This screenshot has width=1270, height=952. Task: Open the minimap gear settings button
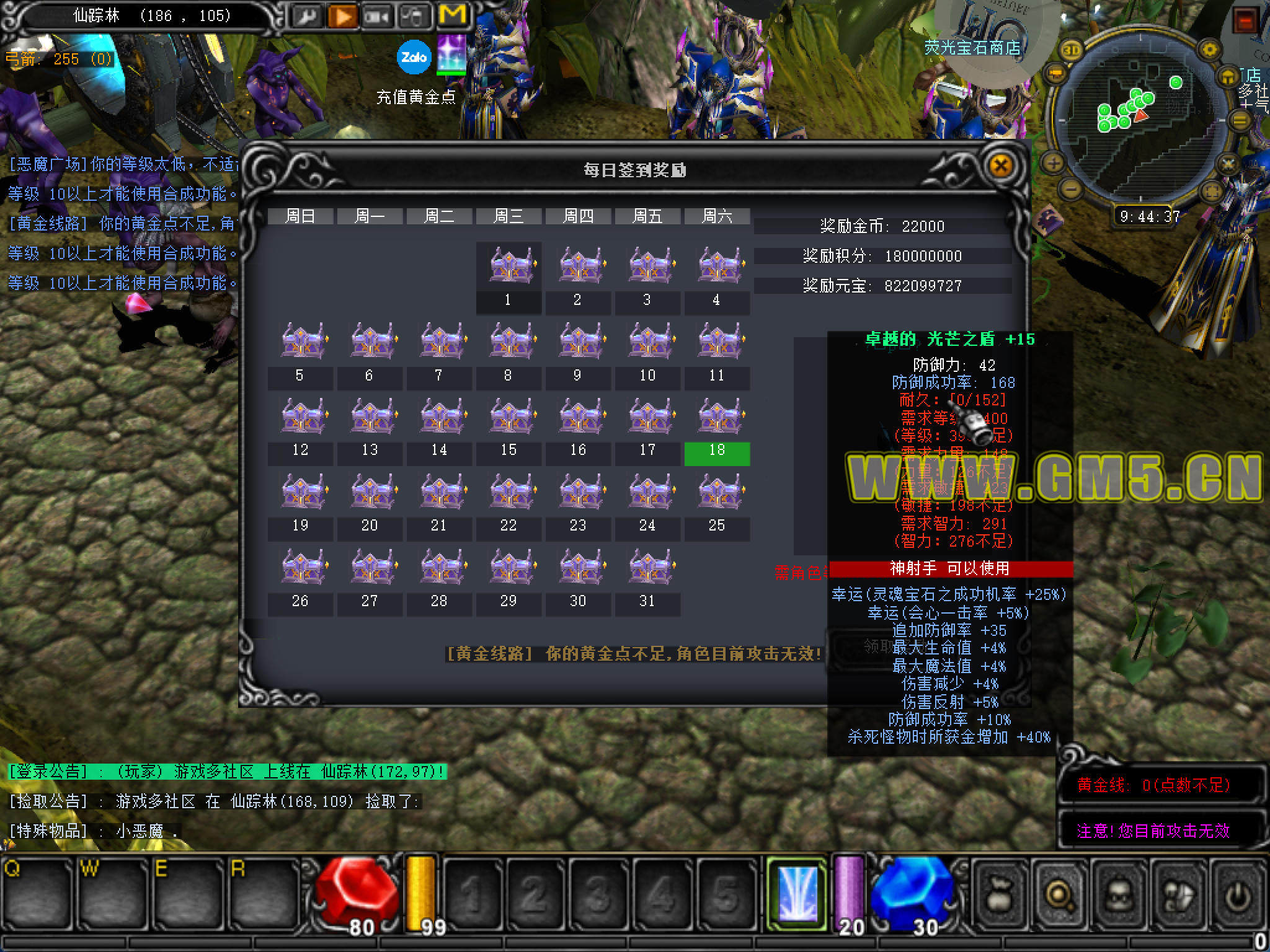(x=1209, y=50)
